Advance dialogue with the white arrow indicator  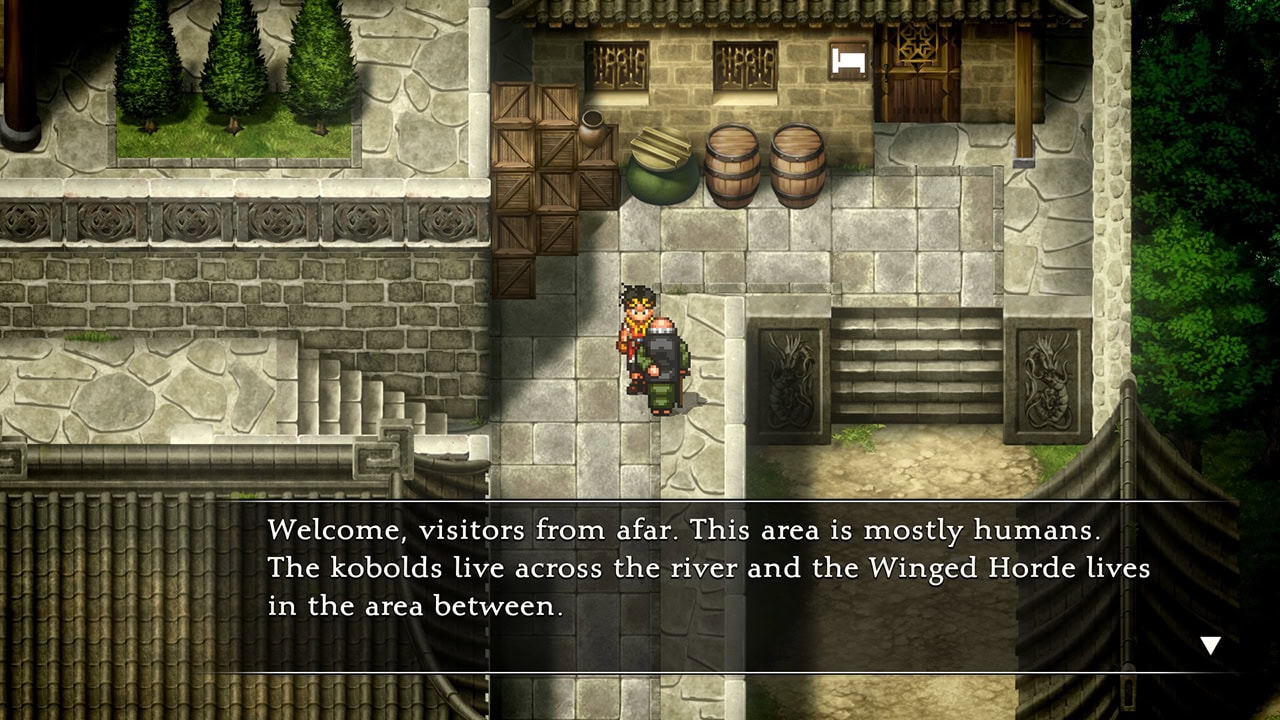click(1210, 645)
